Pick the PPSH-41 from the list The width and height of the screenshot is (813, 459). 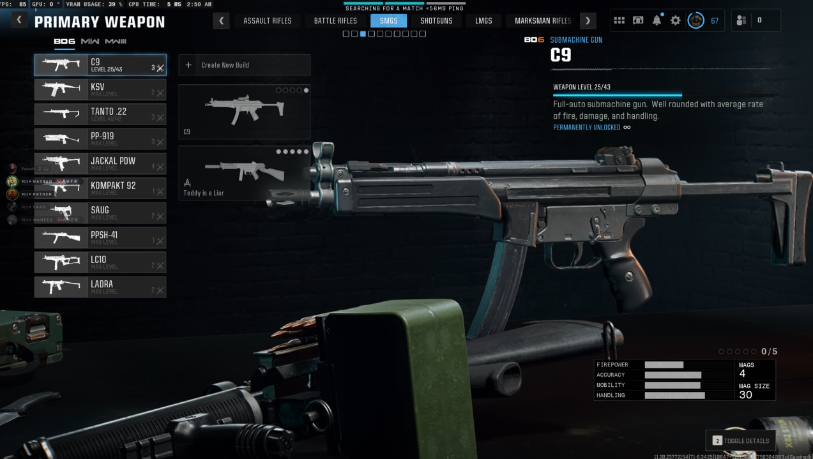pos(100,238)
